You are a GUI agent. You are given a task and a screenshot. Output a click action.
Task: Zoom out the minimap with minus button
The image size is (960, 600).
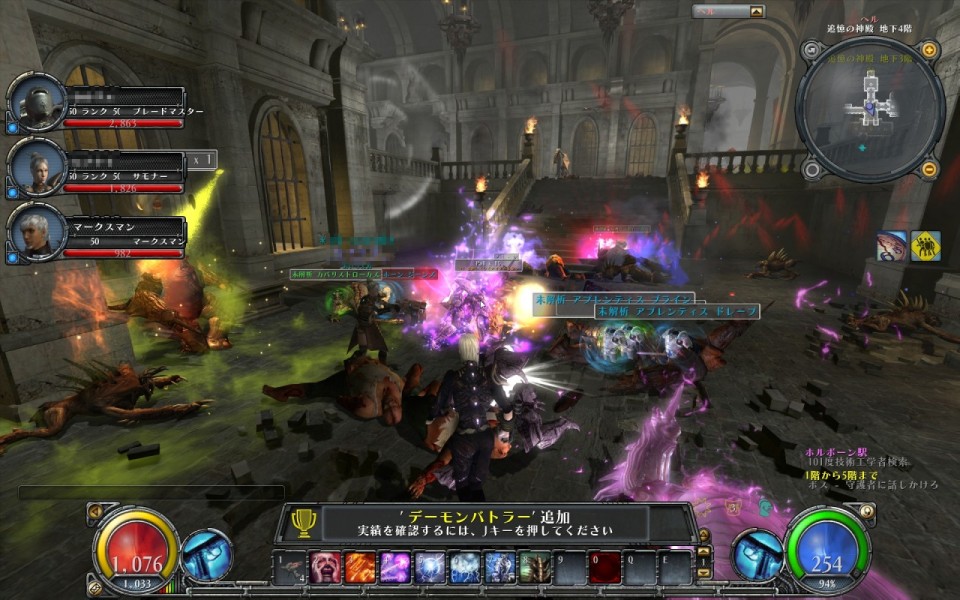coord(929,169)
